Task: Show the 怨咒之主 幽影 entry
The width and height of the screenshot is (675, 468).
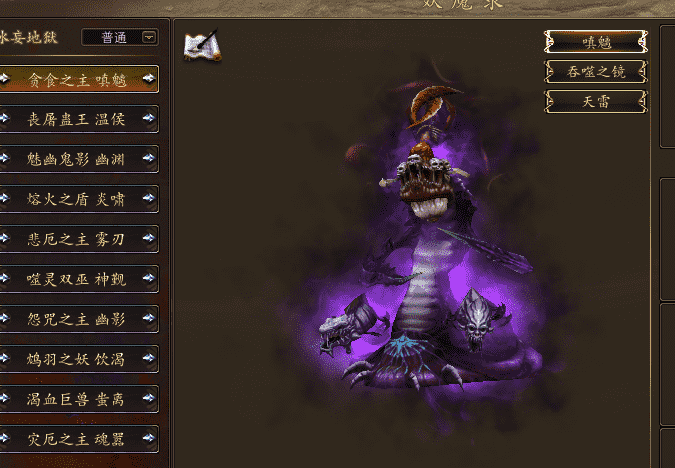Action: coord(78,319)
